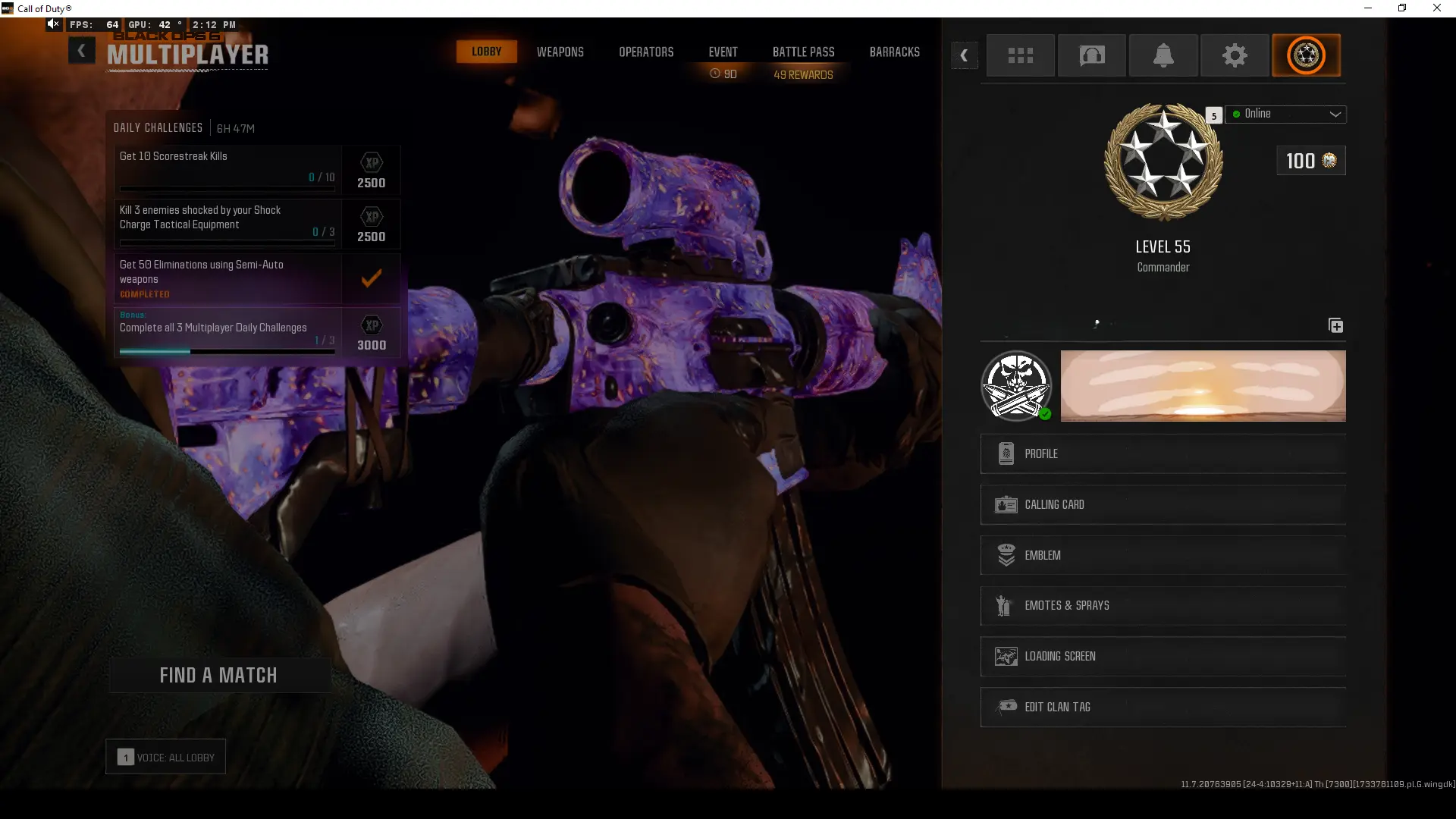Viewport: 1456px width, 819px height.
Task: Open the Online status dropdown
Action: pos(1287,114)
